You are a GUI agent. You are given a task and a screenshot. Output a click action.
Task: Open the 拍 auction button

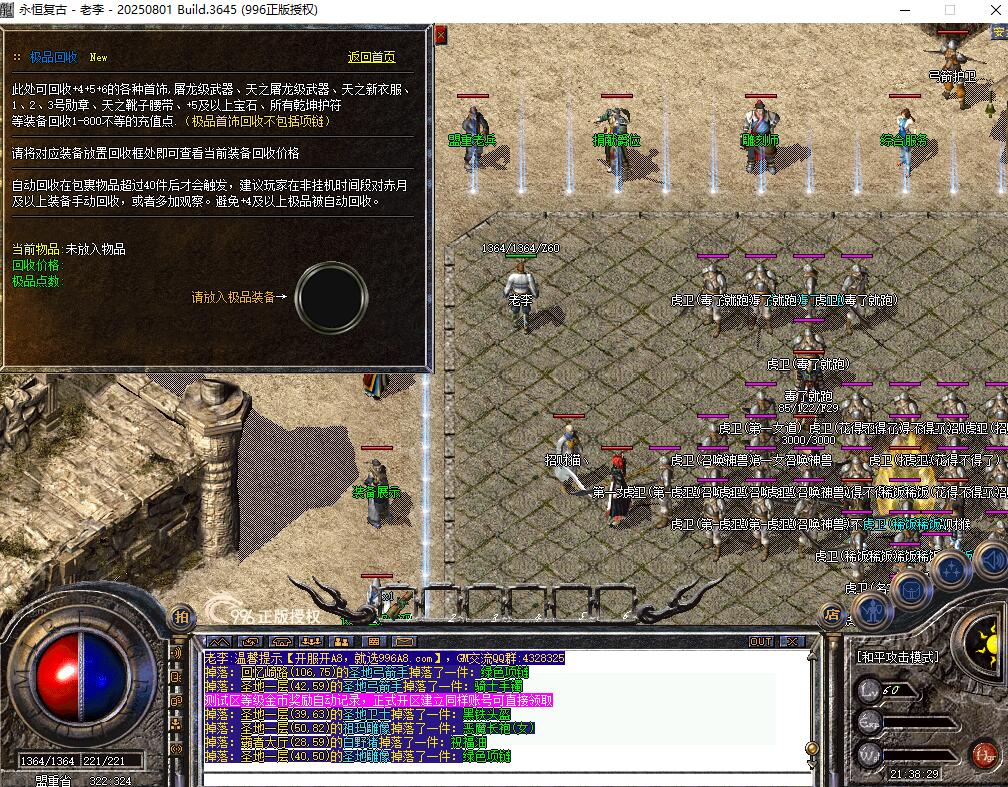click(181, 616)
